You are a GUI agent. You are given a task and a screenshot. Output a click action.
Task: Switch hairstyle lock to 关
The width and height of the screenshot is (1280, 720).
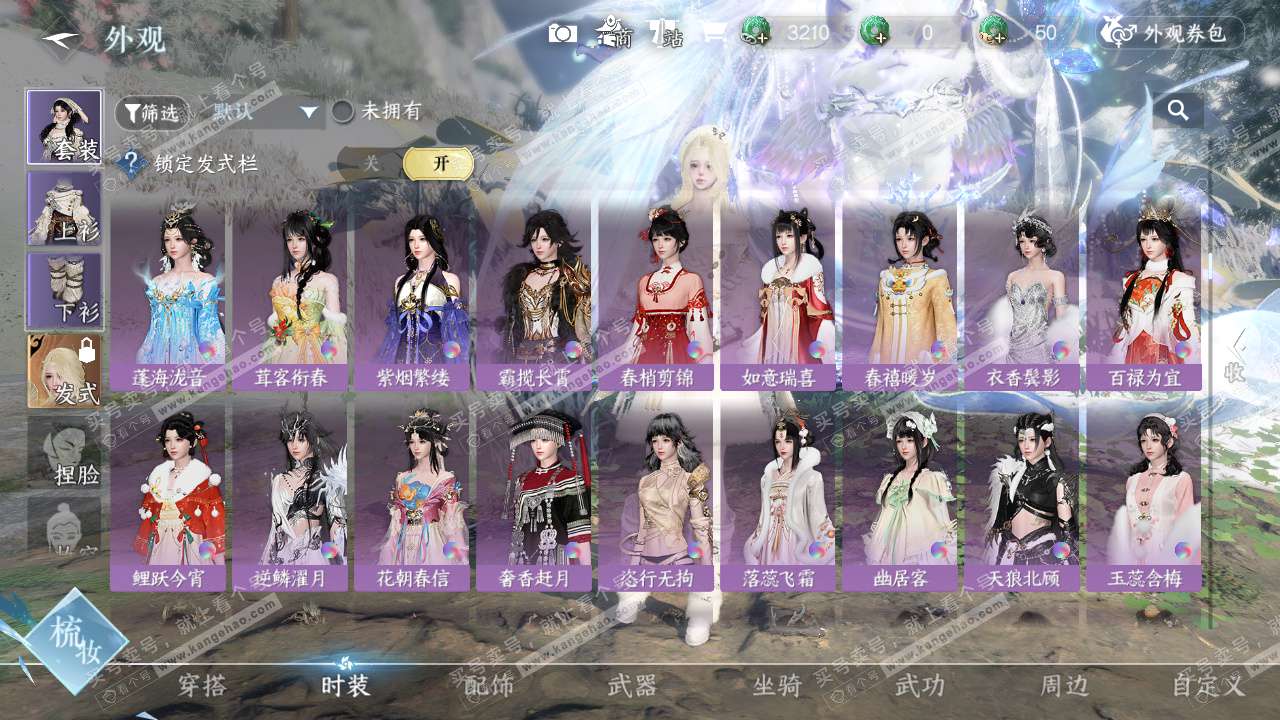(372, 163)
